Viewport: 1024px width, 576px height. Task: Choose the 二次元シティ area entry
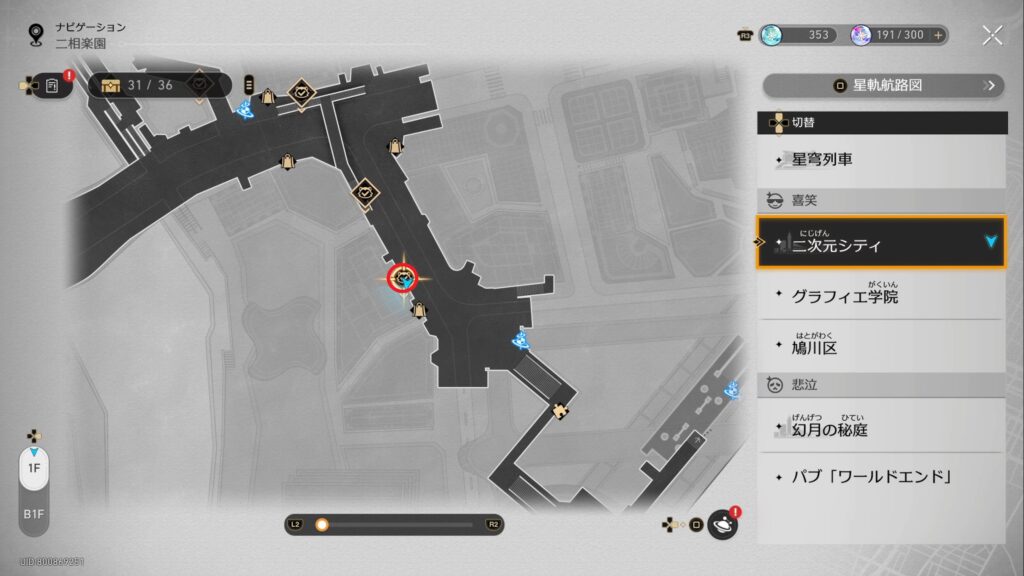point(881,242)
